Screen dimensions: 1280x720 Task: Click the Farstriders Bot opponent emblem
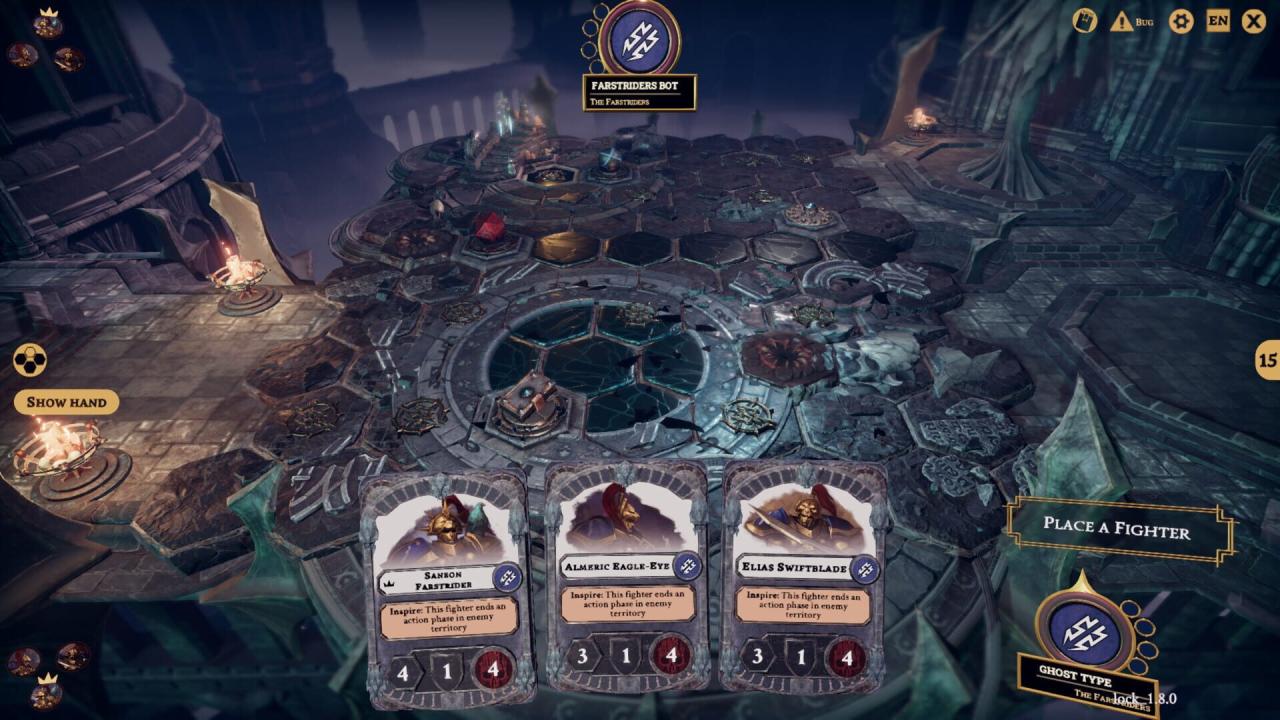coord(640,40)
